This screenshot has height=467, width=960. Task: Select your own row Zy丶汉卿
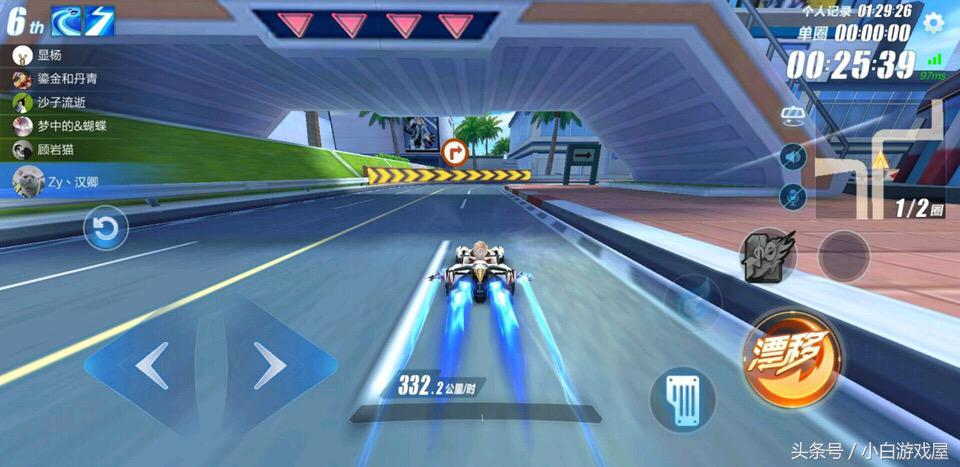point(60,182)
